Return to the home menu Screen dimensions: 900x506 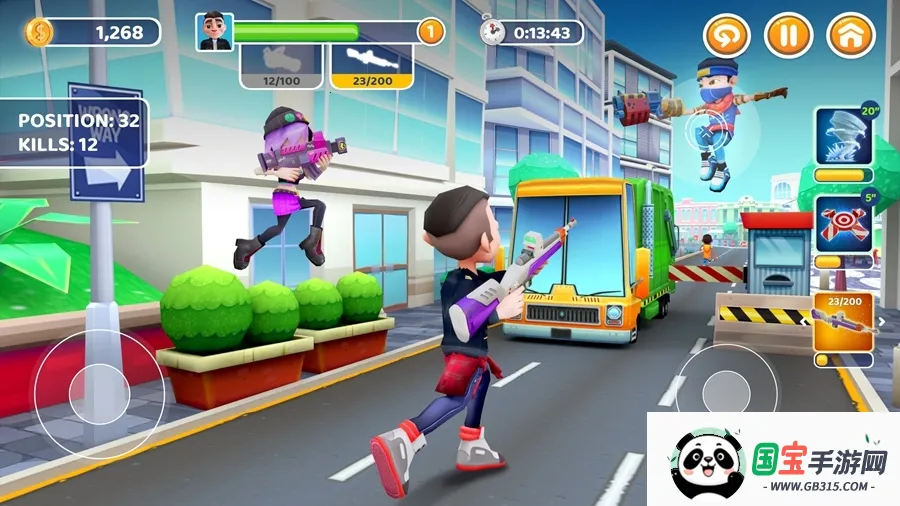(850, 36)
